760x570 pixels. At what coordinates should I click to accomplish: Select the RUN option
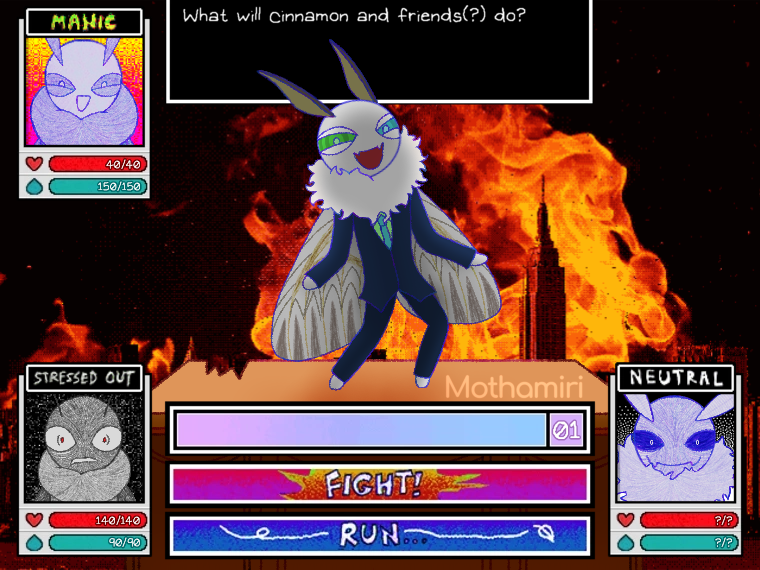[x=380, y=534]
